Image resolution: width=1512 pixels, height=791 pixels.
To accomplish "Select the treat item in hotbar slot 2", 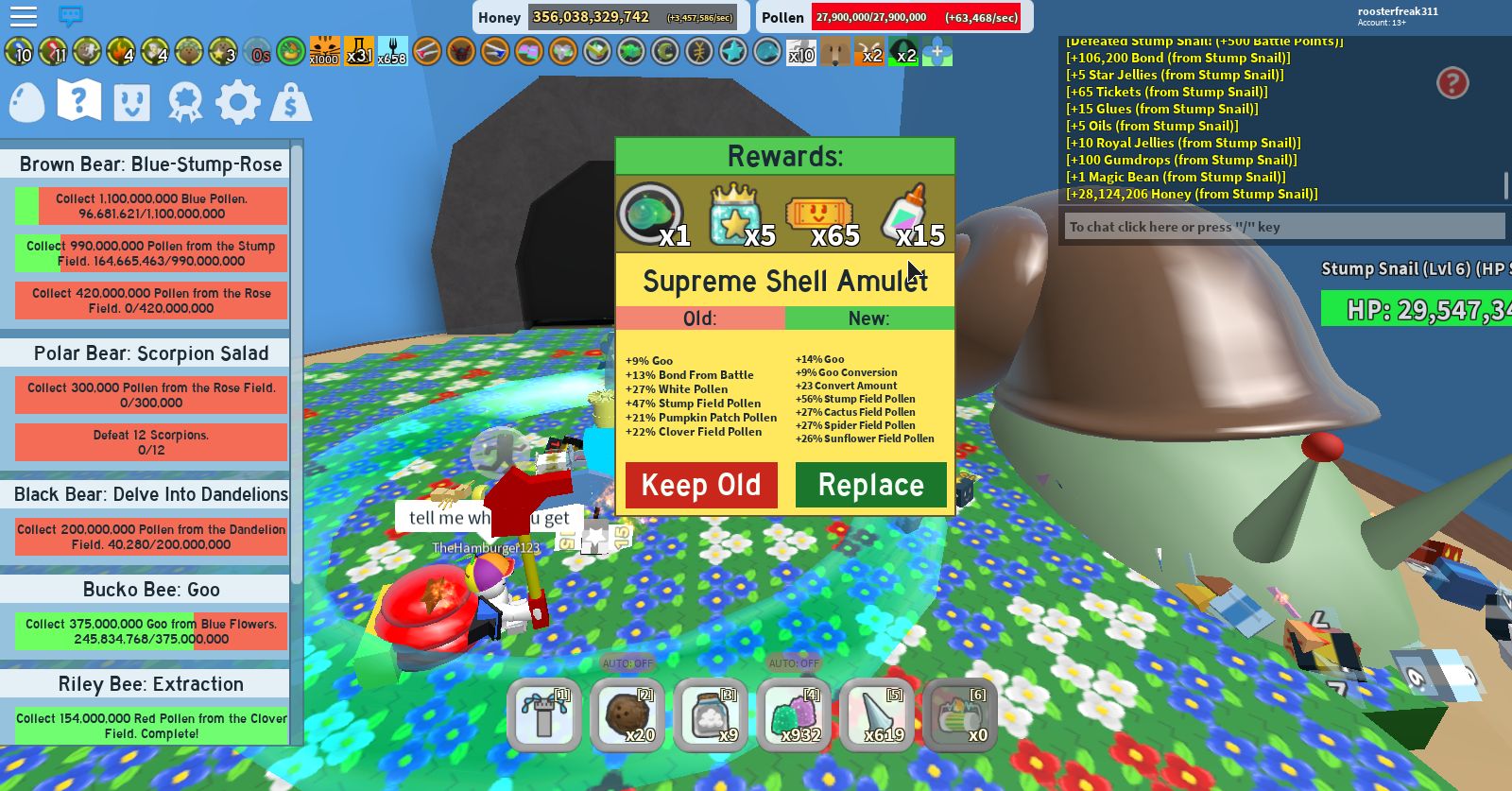I will coord(628,715).
